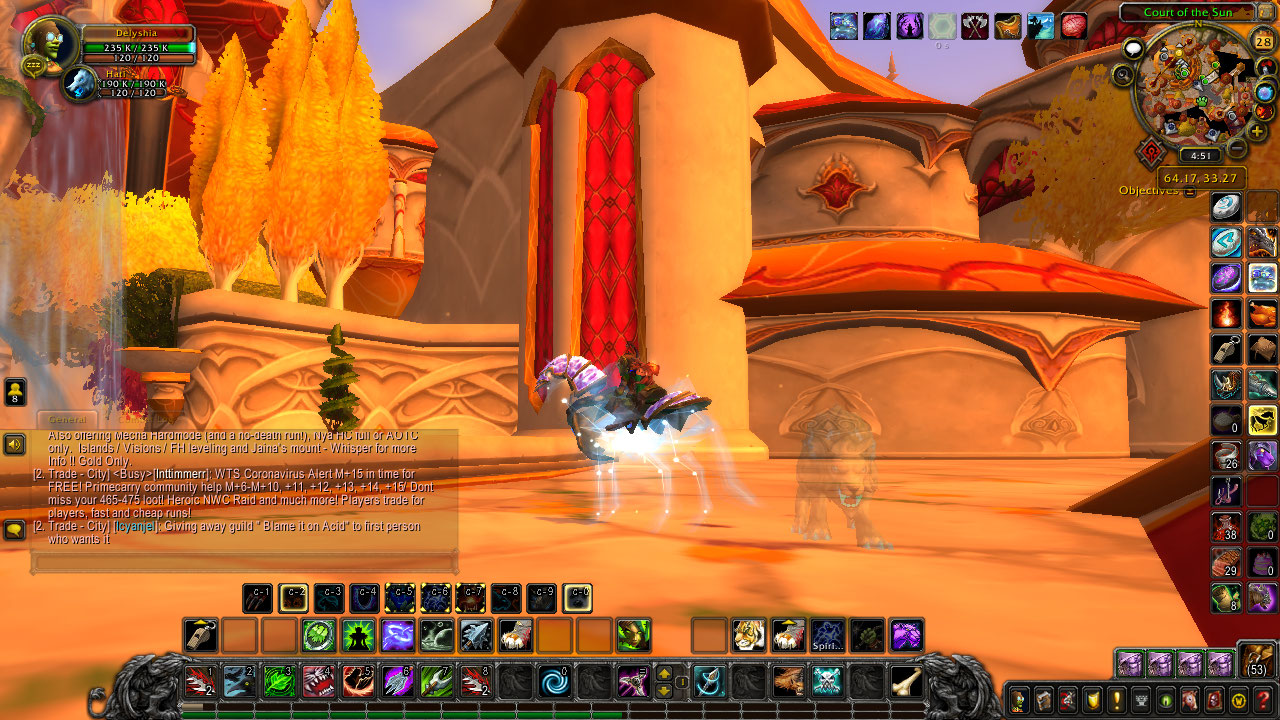Toggle the chat speaker mute icon

(14, 443)
